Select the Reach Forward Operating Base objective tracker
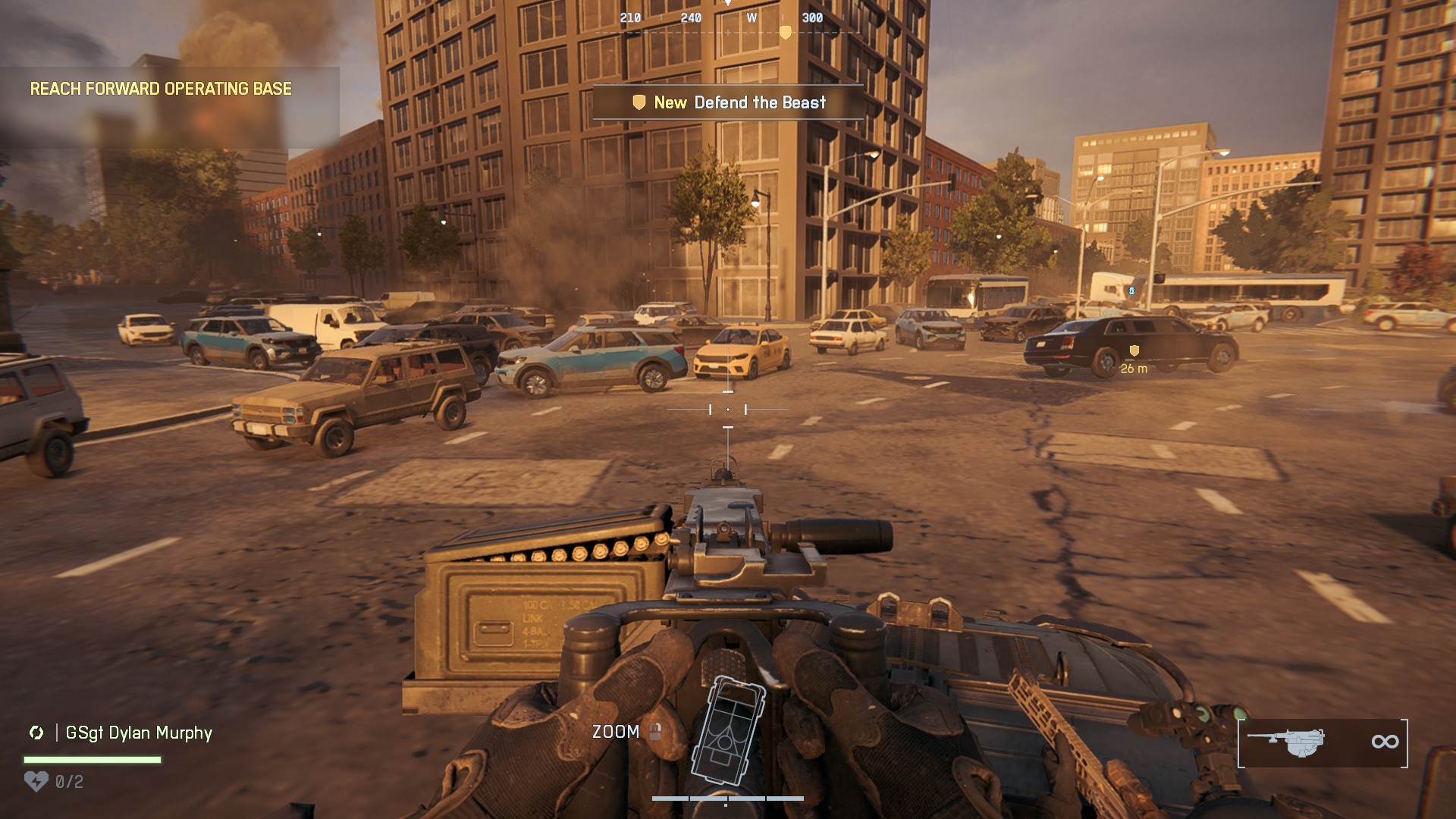1456x819 pixels. click(161, 89)
